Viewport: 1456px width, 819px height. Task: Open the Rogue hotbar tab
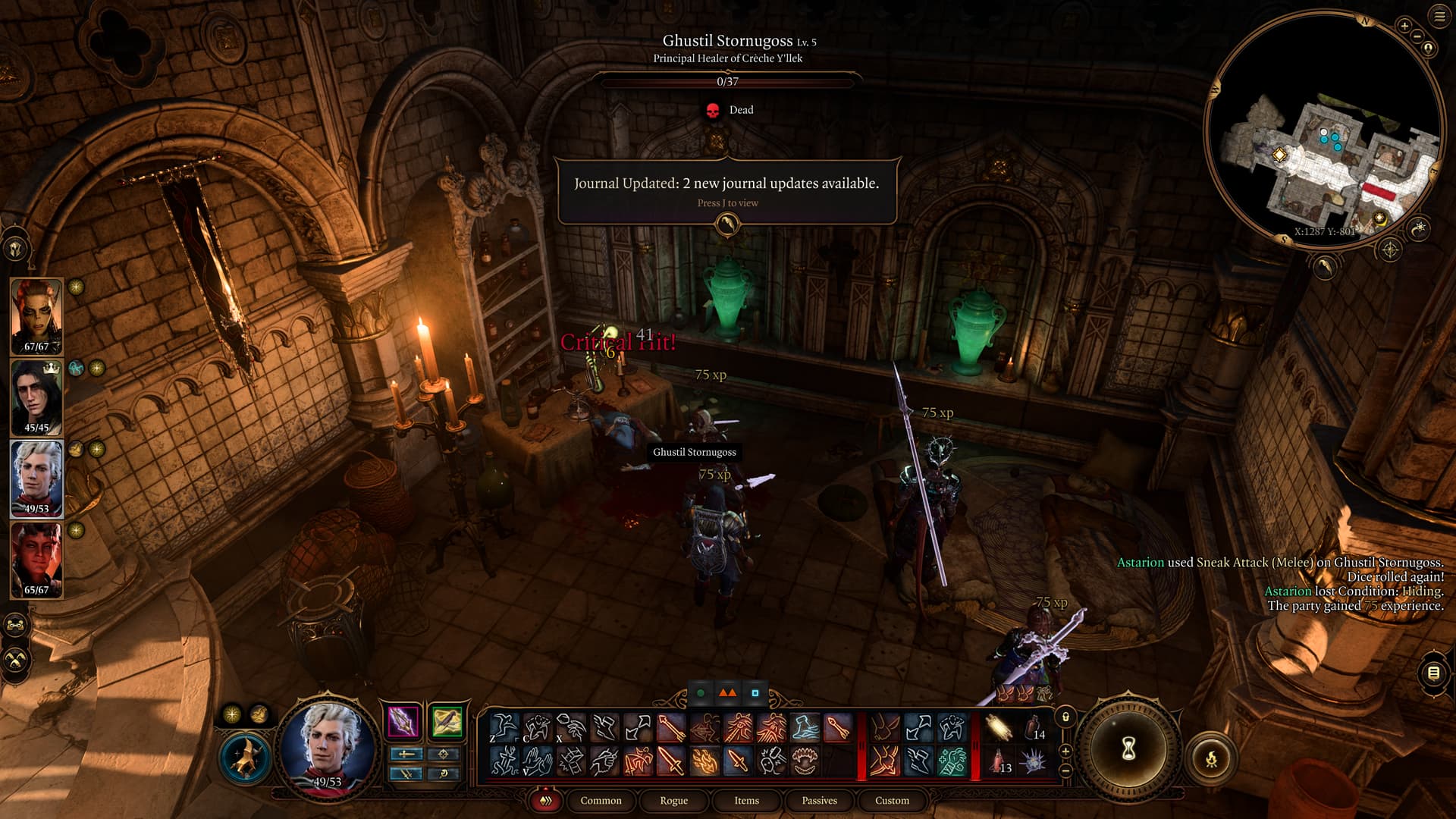(x=673, y=800)
